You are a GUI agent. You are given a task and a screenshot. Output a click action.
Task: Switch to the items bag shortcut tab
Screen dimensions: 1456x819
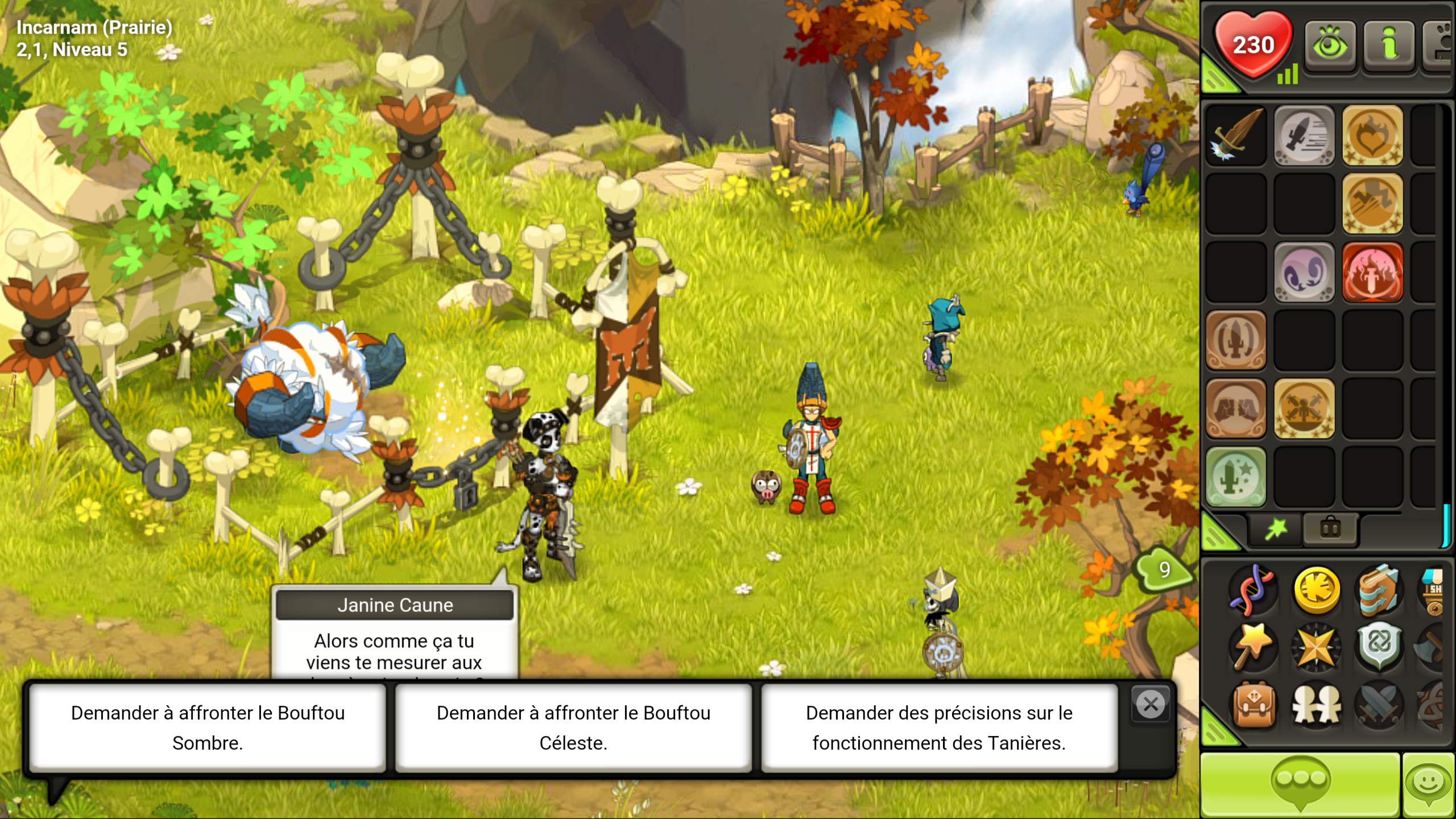pyautogui.click(x=1330, y=530)
